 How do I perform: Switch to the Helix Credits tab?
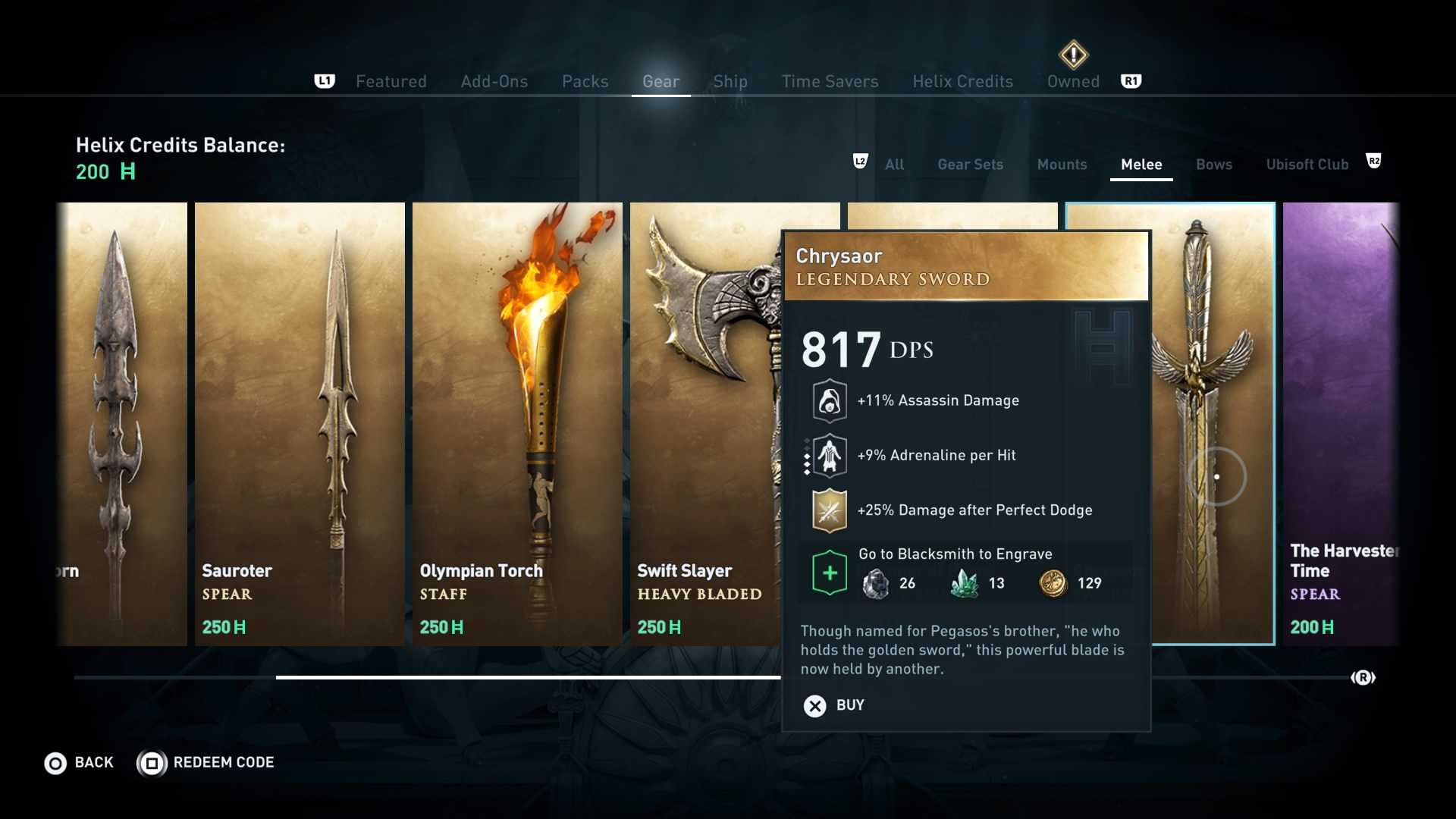(x=962, y=81)
